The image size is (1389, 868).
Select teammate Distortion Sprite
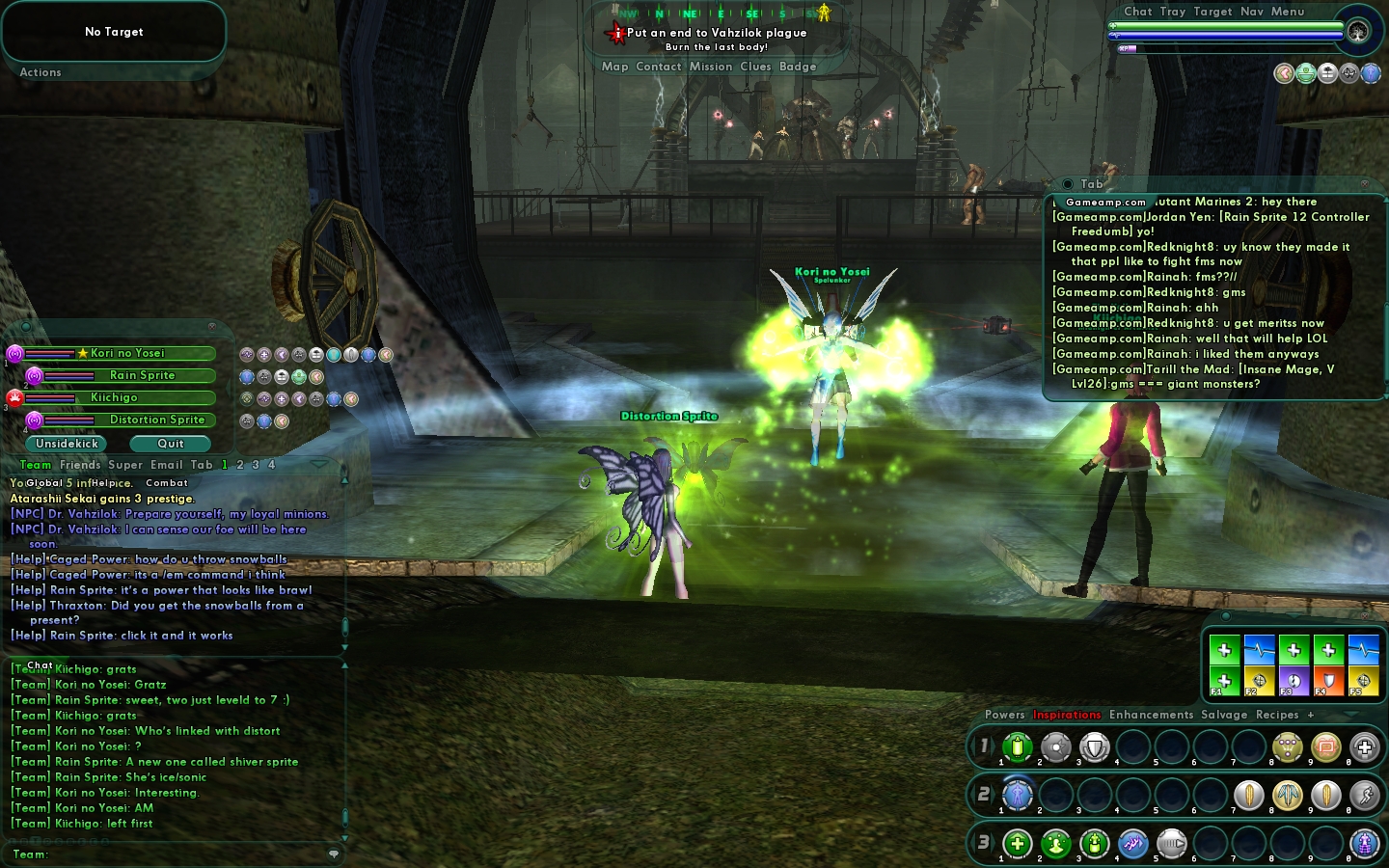156,420
